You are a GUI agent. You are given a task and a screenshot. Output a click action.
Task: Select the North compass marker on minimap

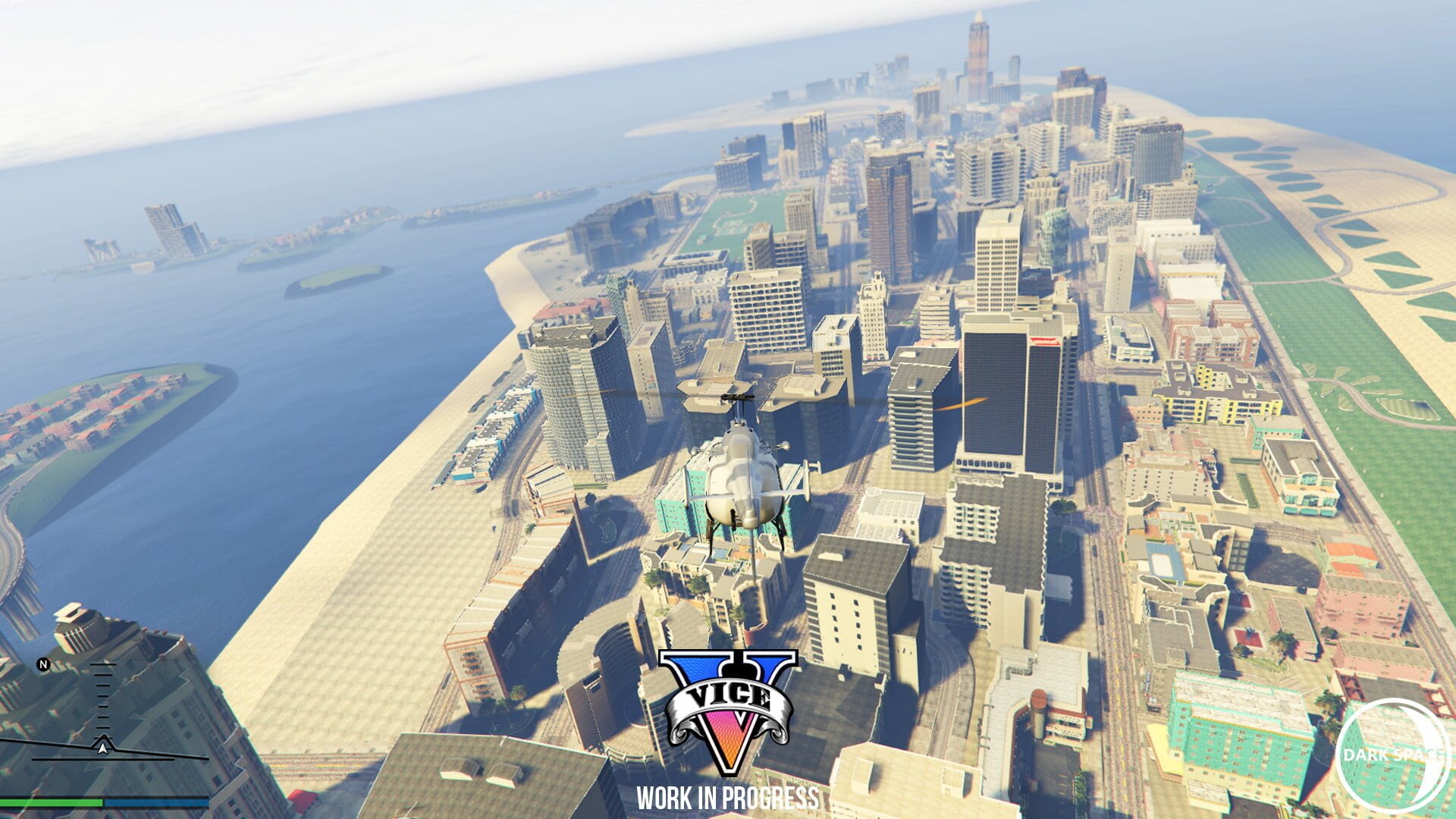(44, 664)
